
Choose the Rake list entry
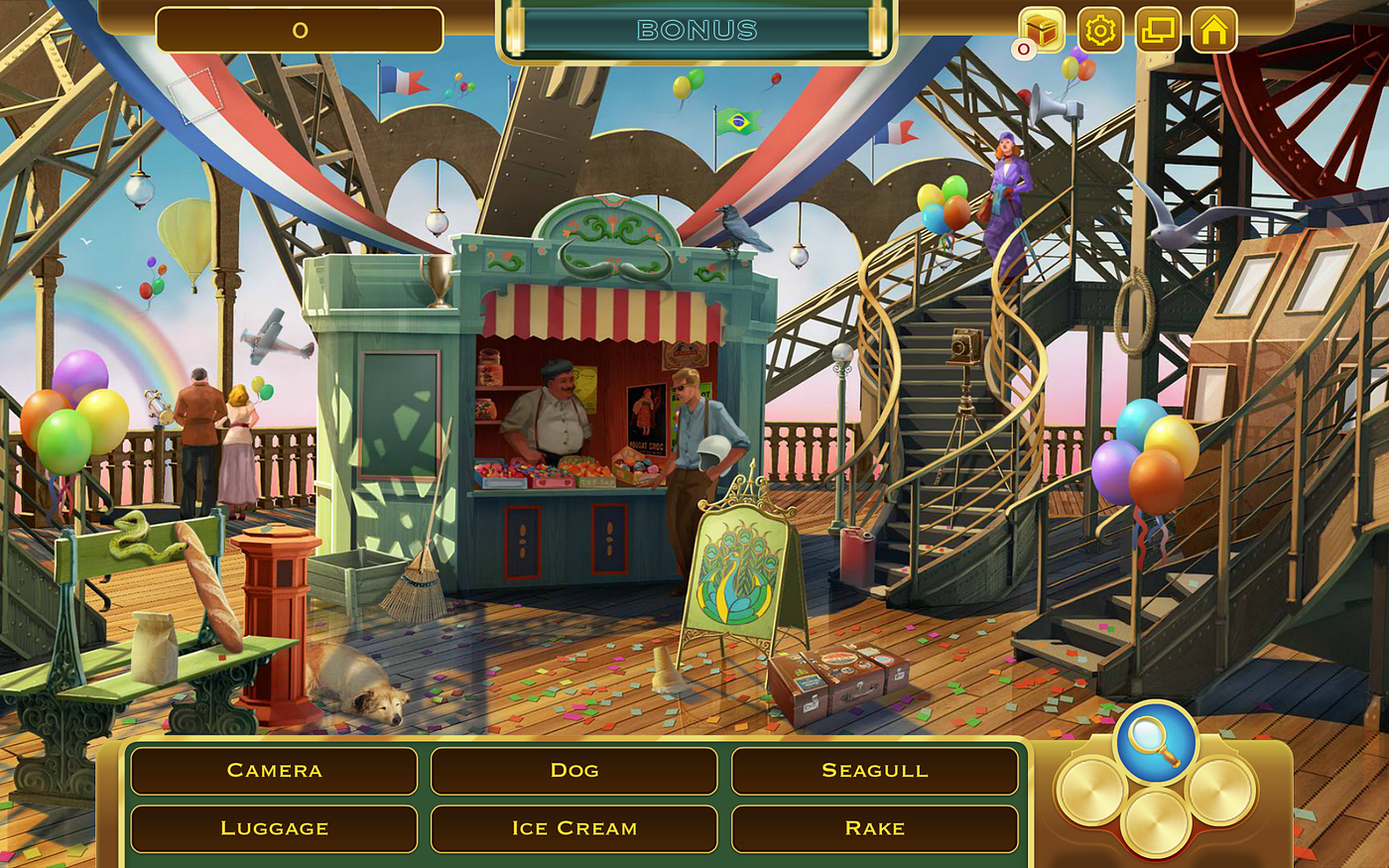point(874,828)
